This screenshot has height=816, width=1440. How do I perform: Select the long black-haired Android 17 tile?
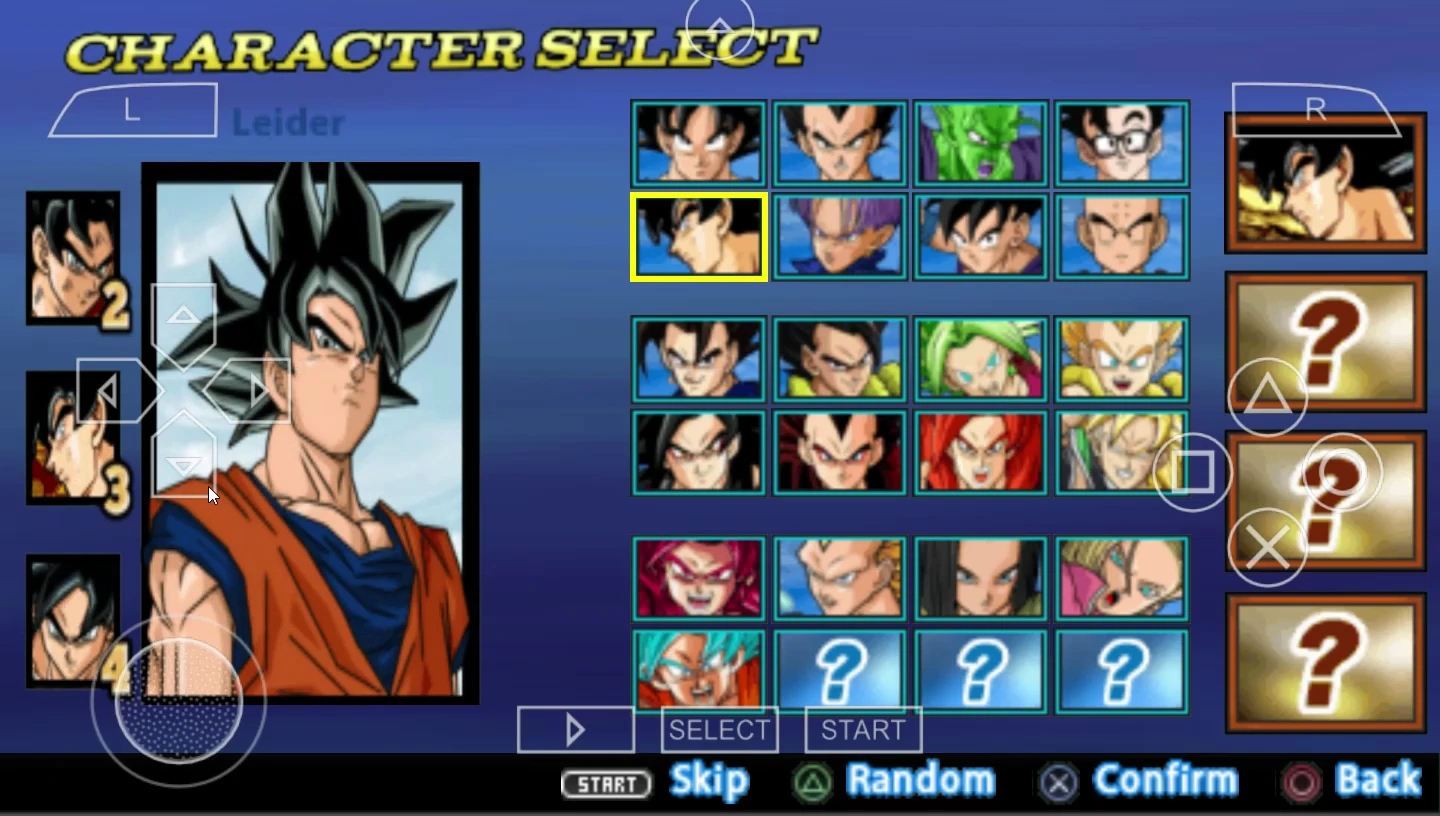click(x=980, y=578)
